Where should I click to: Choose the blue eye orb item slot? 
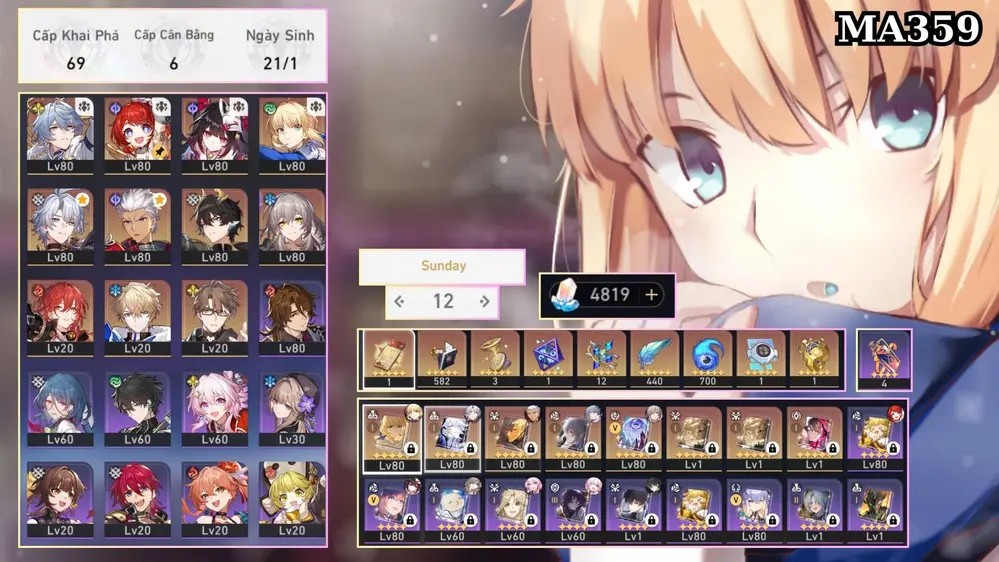coord(708,358)
